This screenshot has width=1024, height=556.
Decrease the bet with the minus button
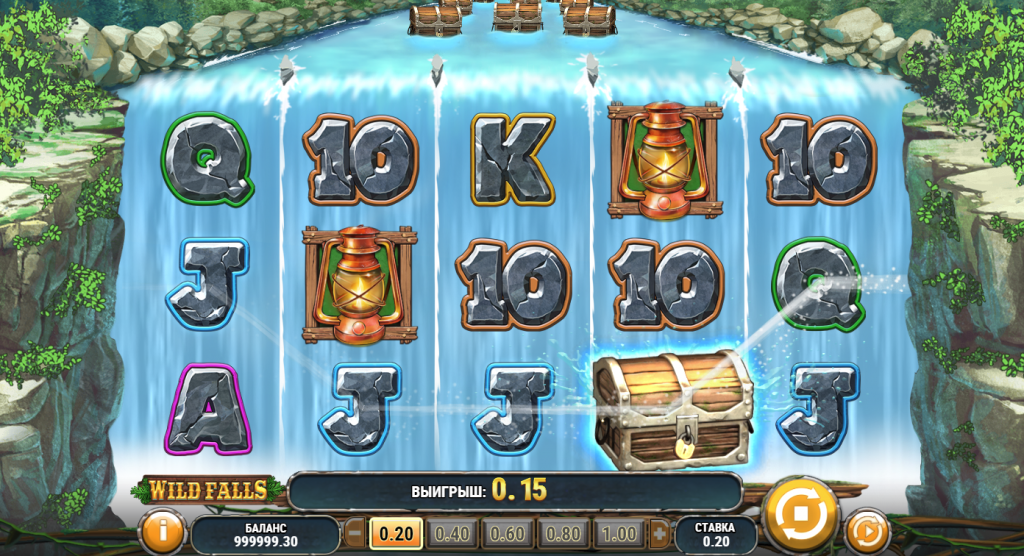pyautogui.click(x=355, y=533)
